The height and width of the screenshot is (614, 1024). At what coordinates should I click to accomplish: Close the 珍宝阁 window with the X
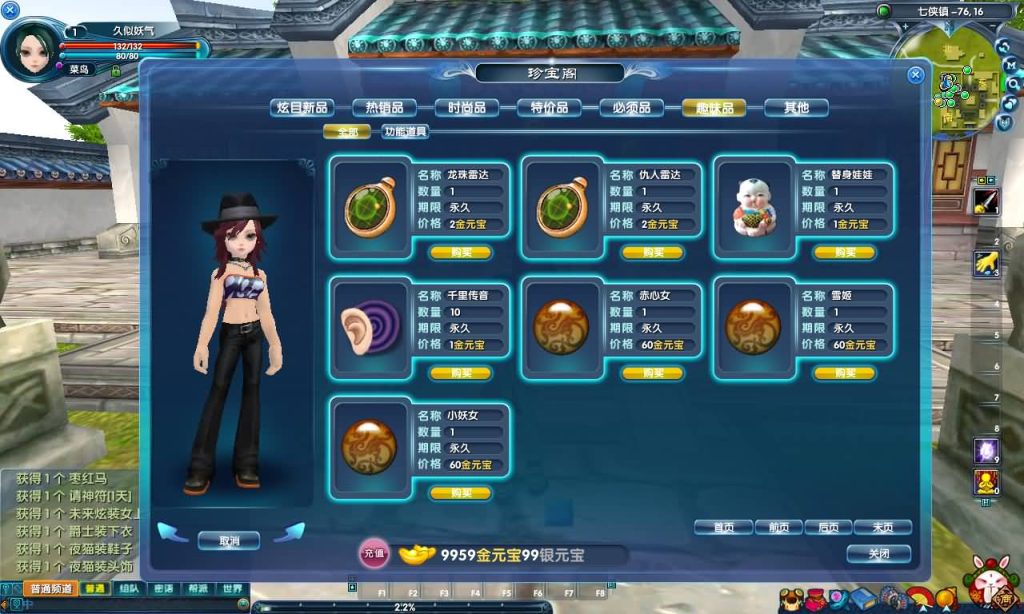tap(915, 75)
